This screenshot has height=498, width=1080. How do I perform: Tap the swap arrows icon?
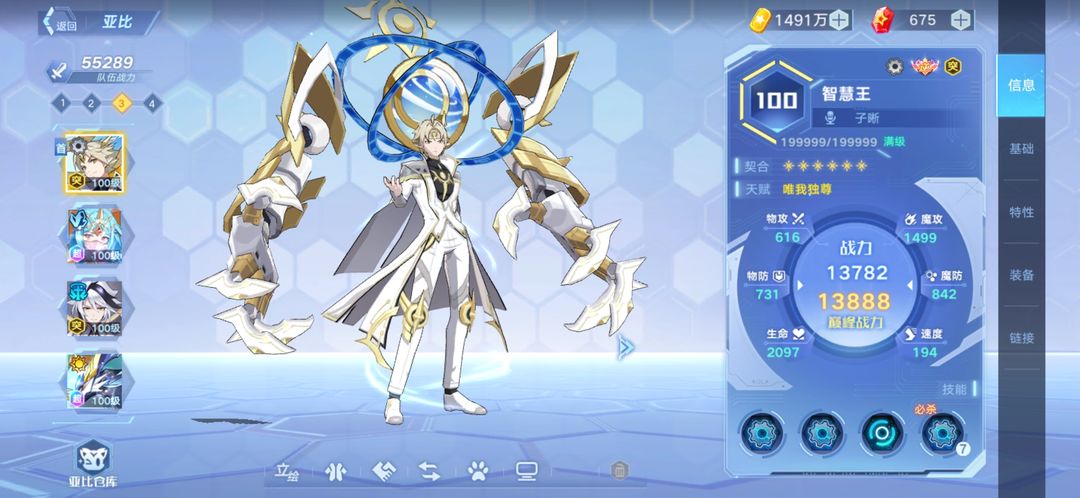tap(429, 470)
